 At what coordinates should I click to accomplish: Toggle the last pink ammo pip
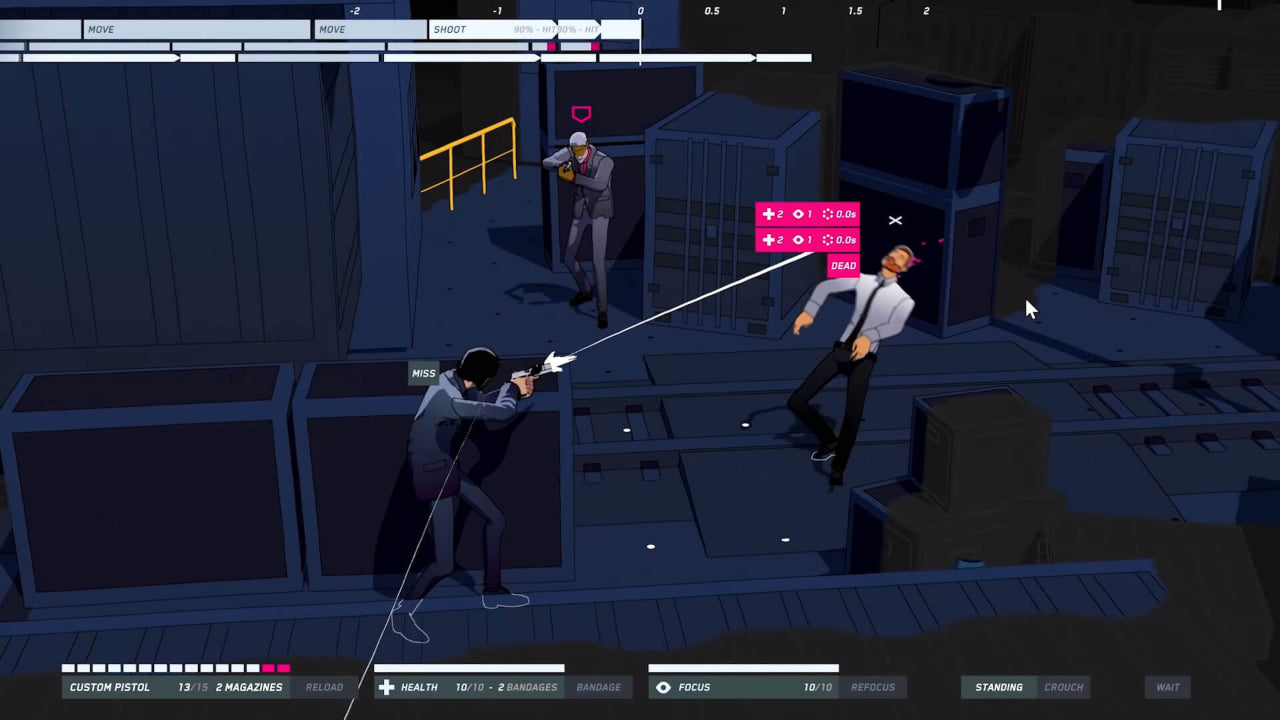coord(283,668)
